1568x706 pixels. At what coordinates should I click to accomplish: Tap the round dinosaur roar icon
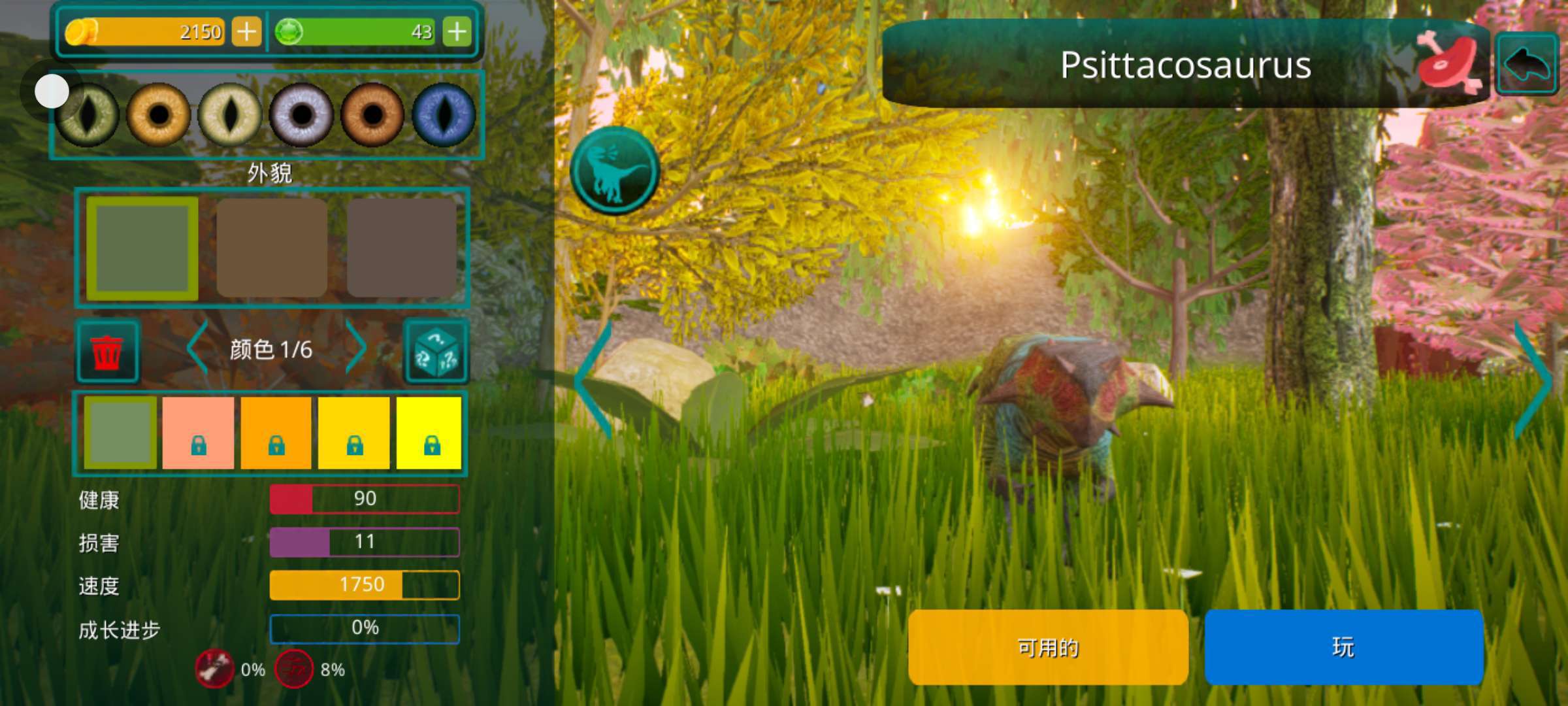click(614, 171)
